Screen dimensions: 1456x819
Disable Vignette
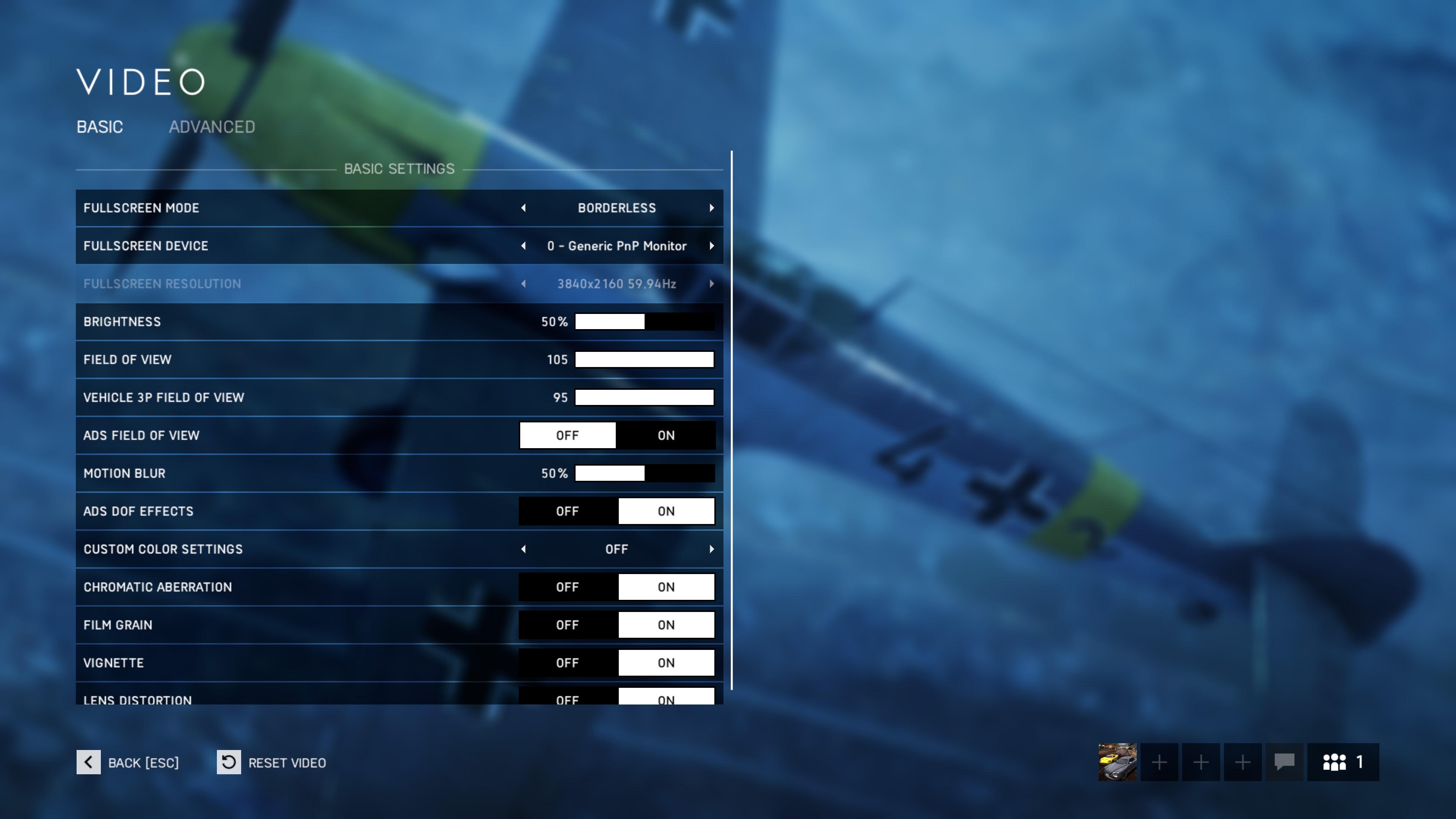click(568, 662)
